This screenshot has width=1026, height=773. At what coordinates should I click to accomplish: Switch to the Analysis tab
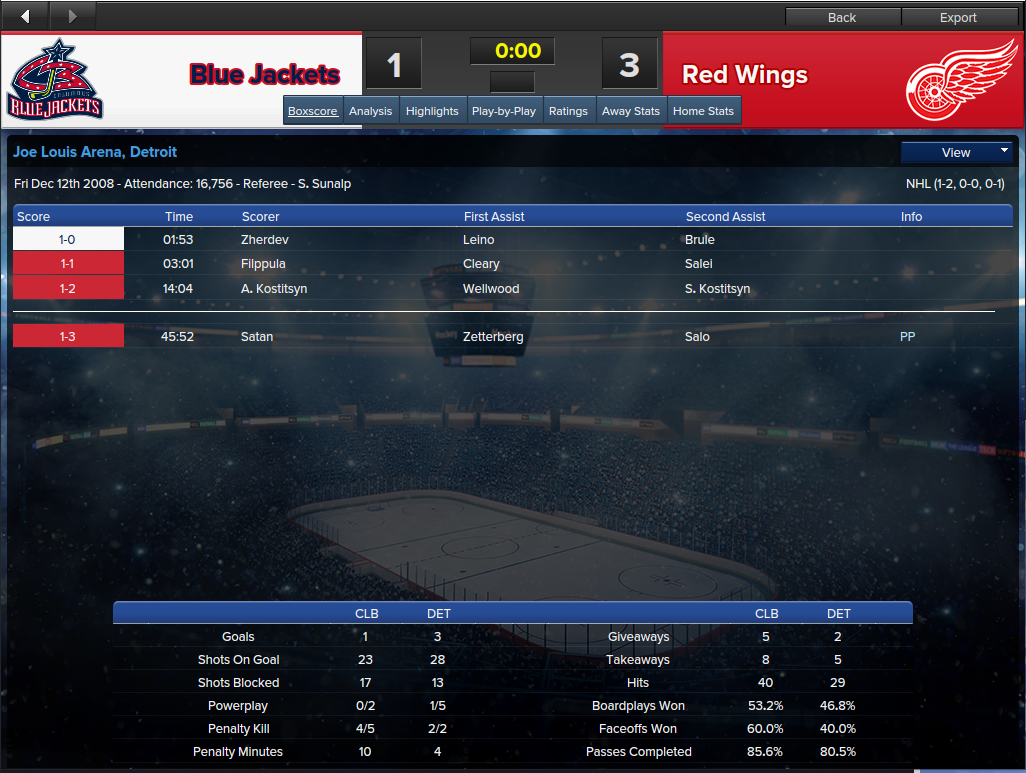pos(370,111)
